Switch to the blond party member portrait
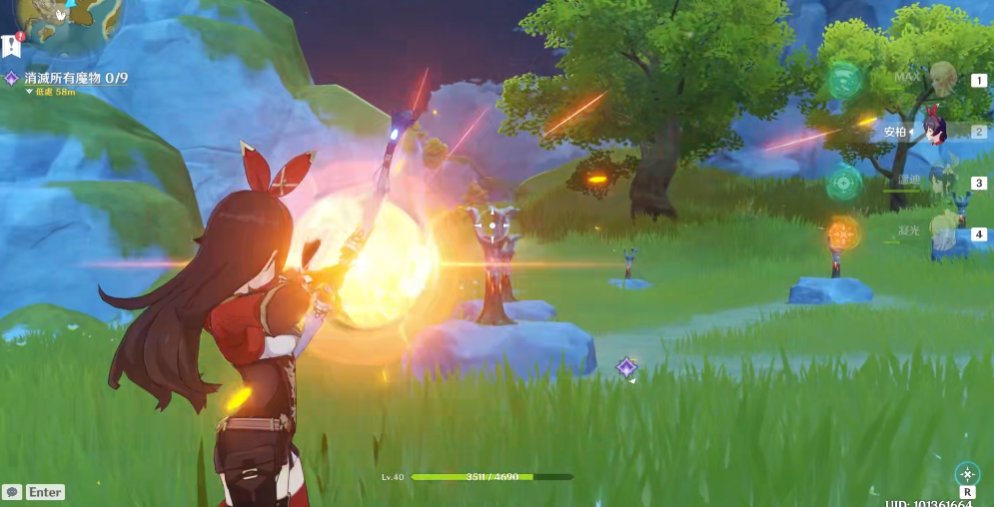Screen dimensions: 994x507 coord(942,77)
